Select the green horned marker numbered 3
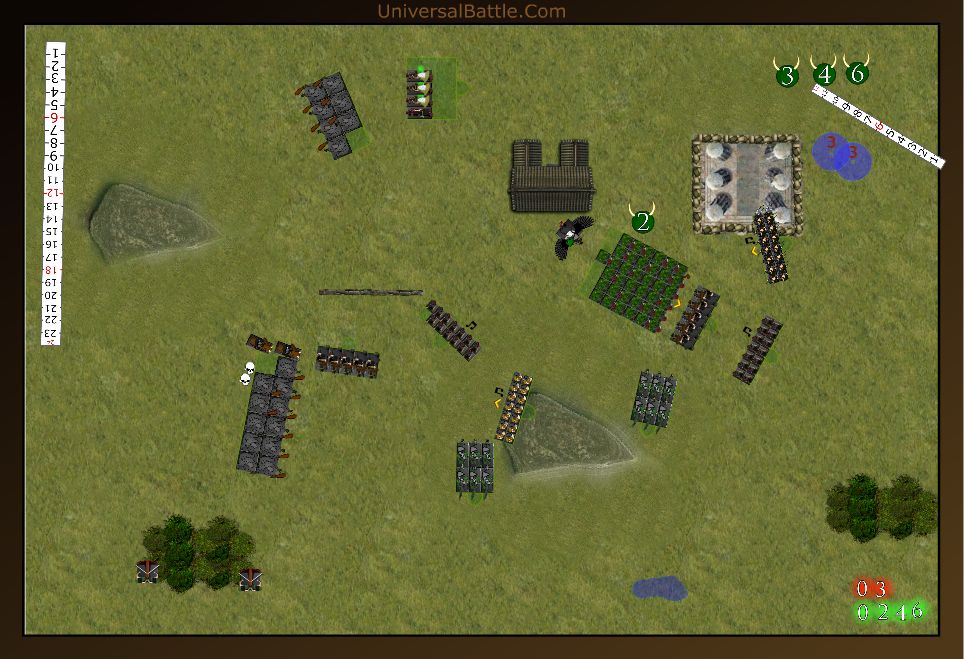The width and height of the screenshot is (964, 659). click(787, 74)
